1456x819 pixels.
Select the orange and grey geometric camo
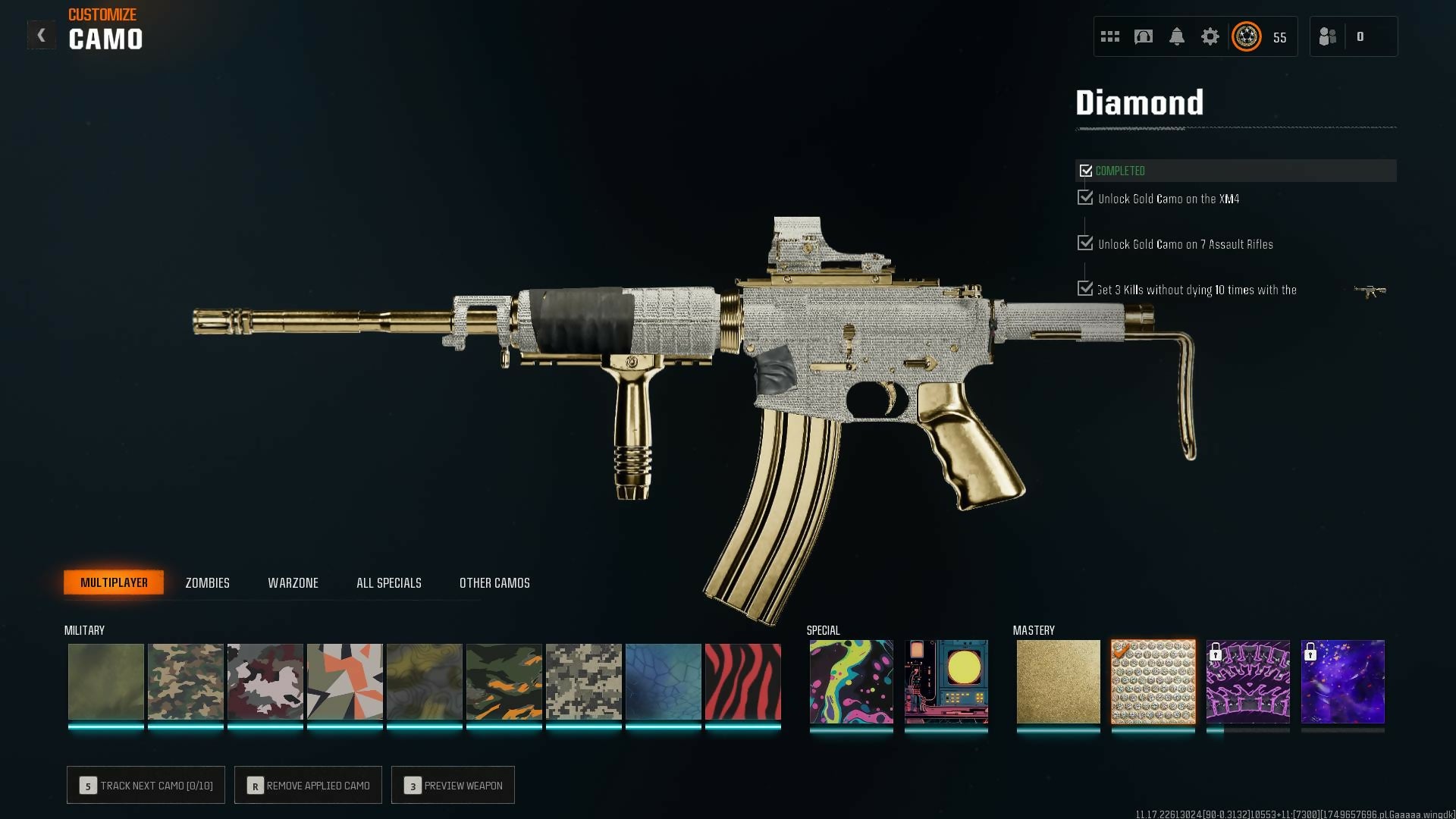[344, 682]
